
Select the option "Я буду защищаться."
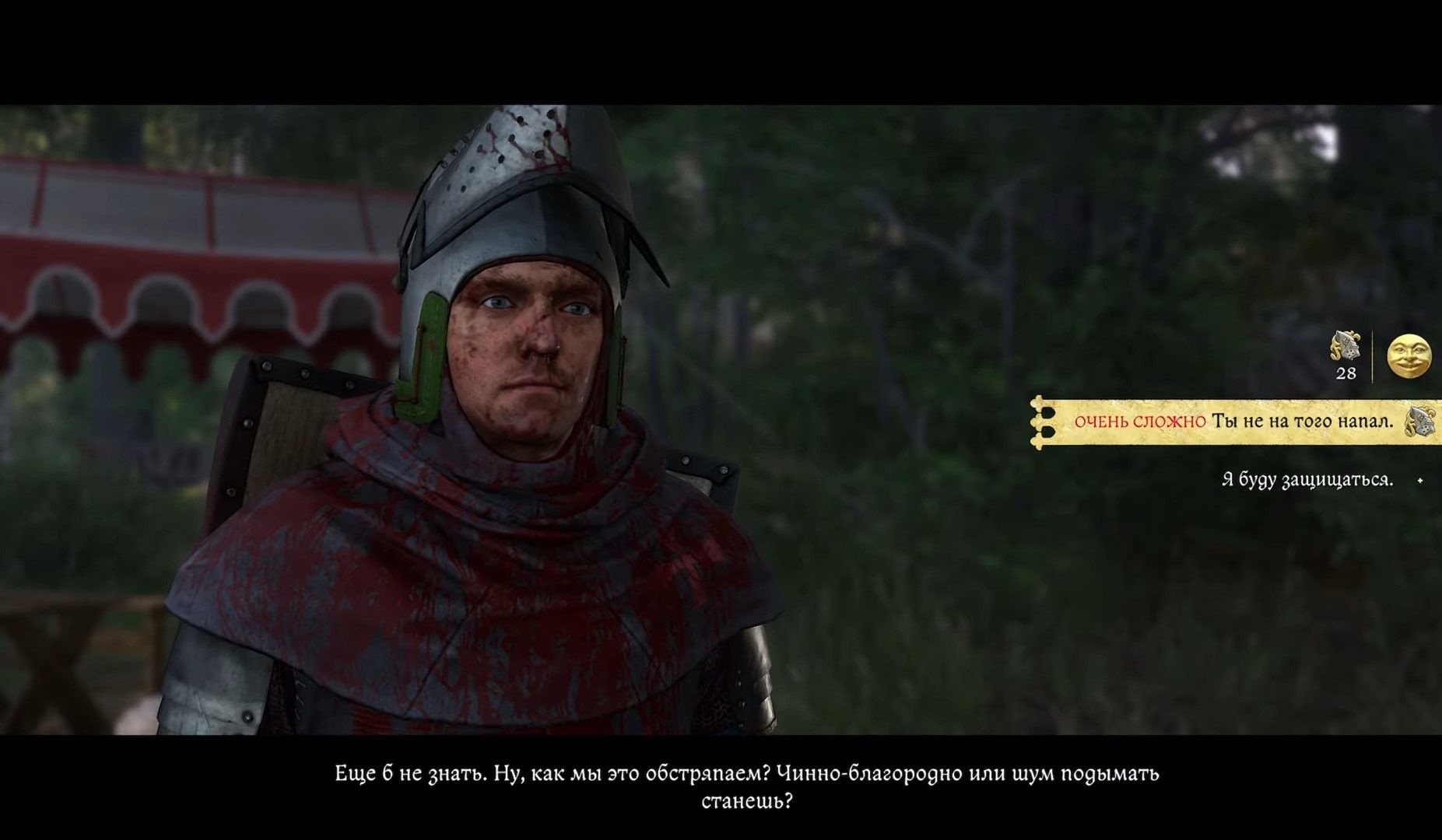tap(1307, 480)
